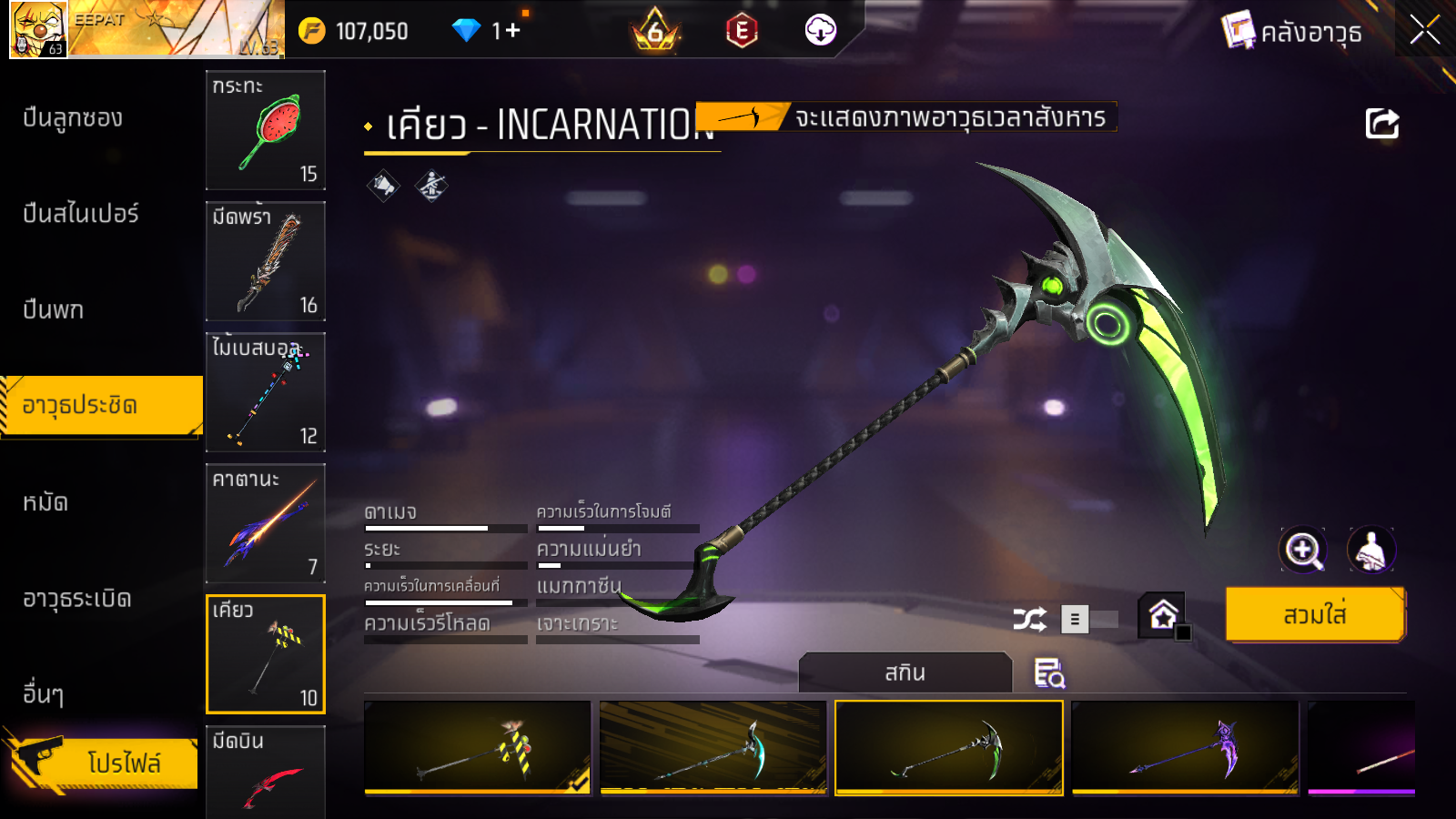Equip the skin with the สวมใส่ button
The image size is (1456, 819).
[x=1315, y=615]
